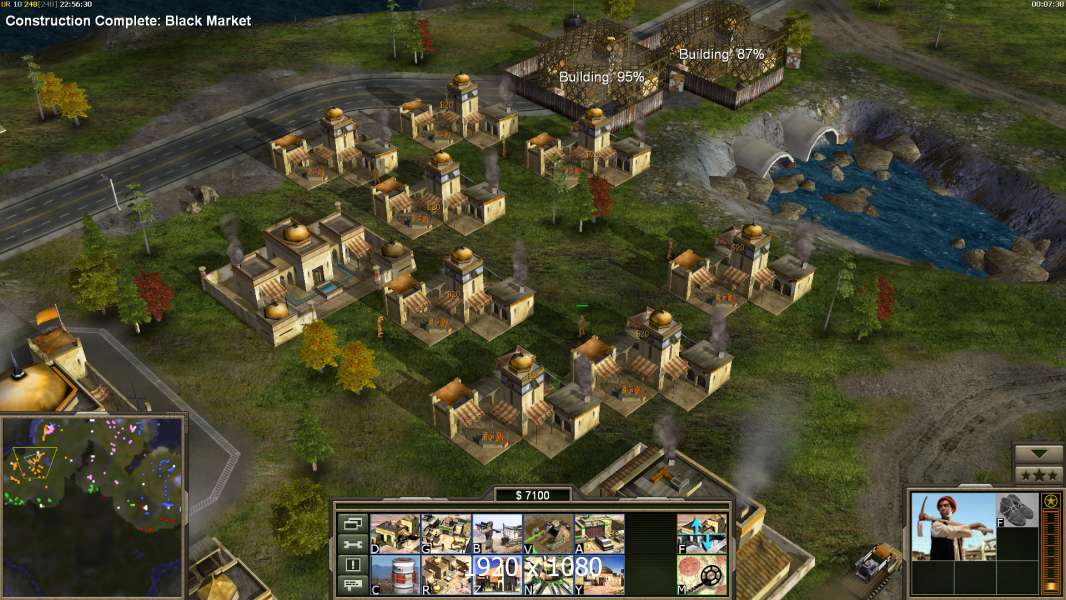Image resolution: width=1066 pixels, height=600 pixels.
Task: Click the overlapping windows button on command bar
Action: pos(352,523)
